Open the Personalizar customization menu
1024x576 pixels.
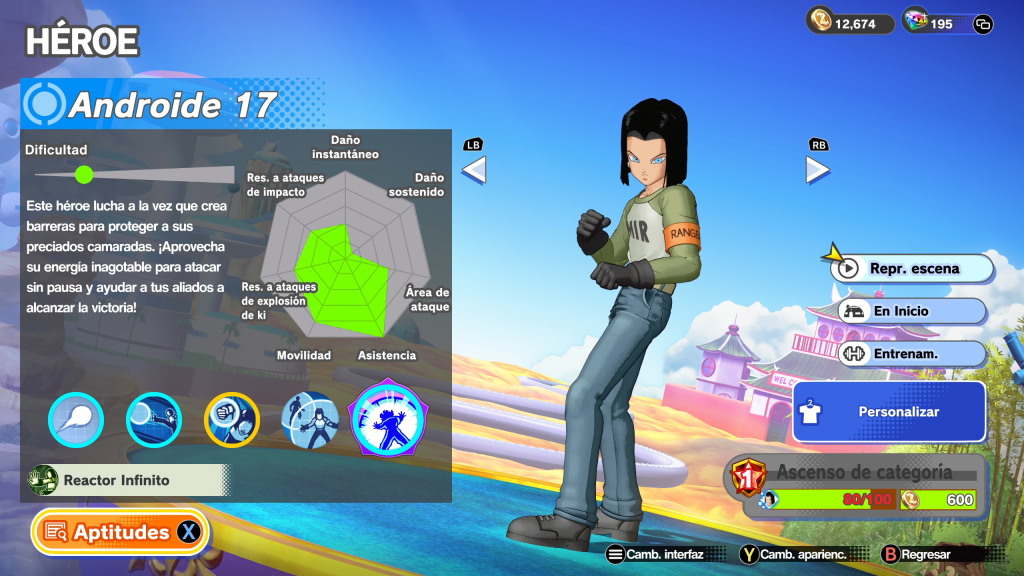pos(889,411)
